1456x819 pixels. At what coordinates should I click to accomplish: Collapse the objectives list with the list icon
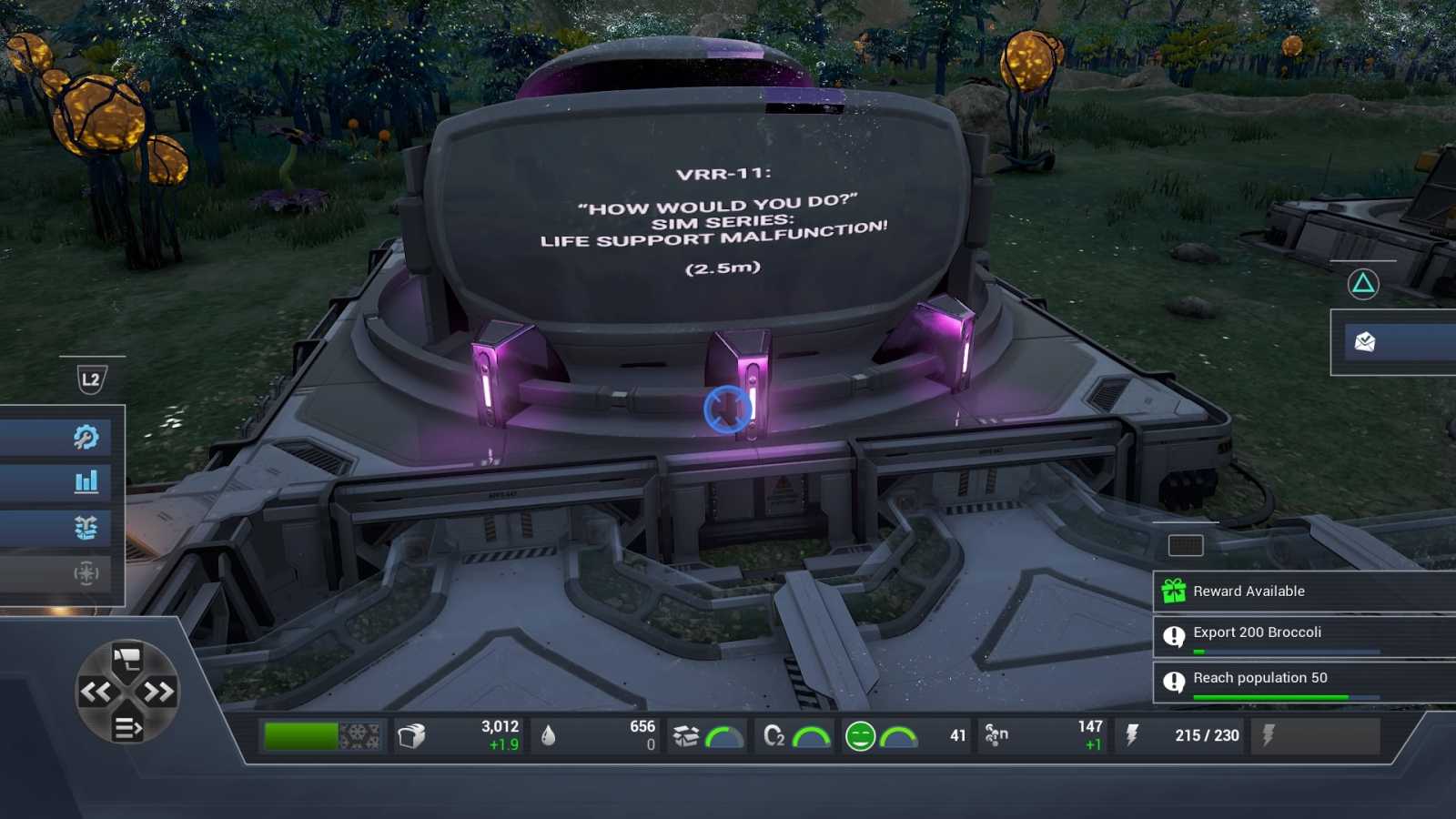[127, 727]
